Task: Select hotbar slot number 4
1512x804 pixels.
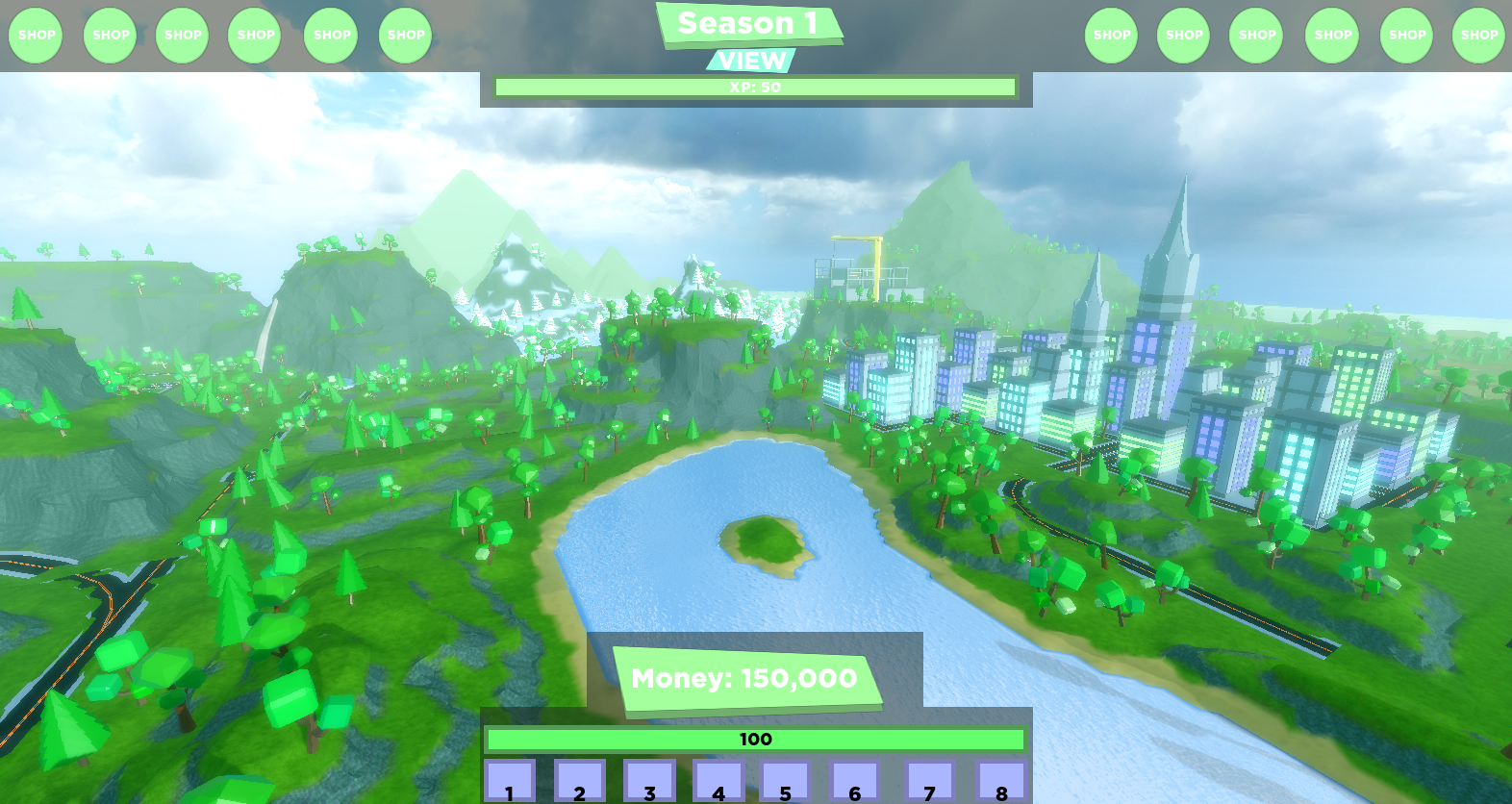Action: (x=718, y=782)
